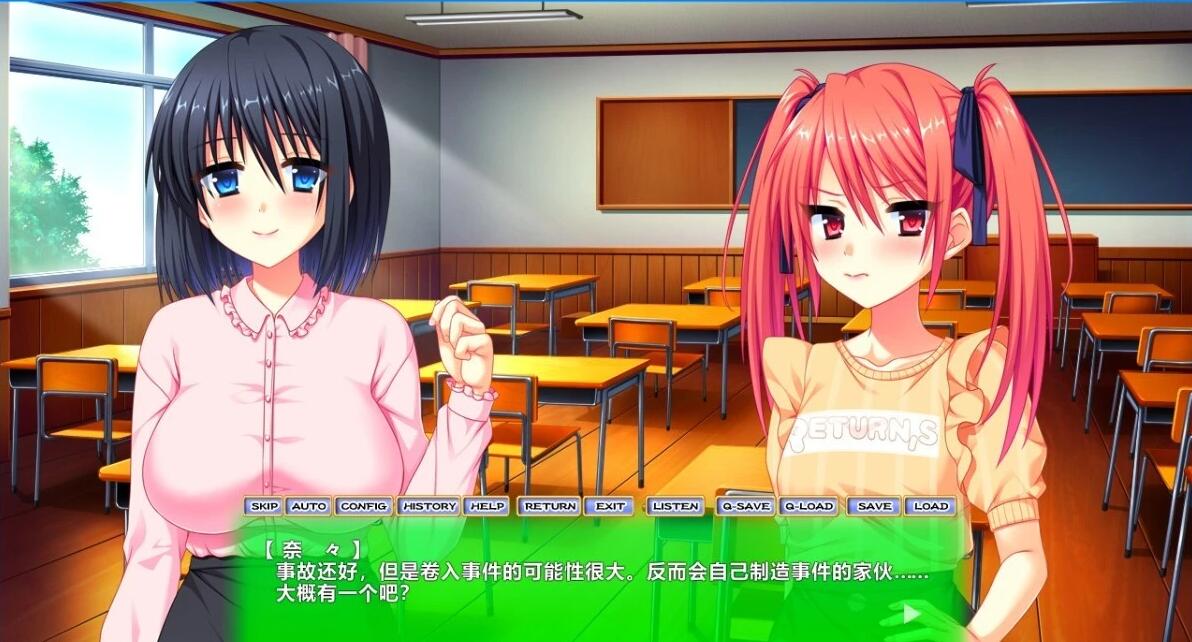Choose EXIT to quit the game
The width and height of the screenshot is (1192, 642).
click(610, 506)
